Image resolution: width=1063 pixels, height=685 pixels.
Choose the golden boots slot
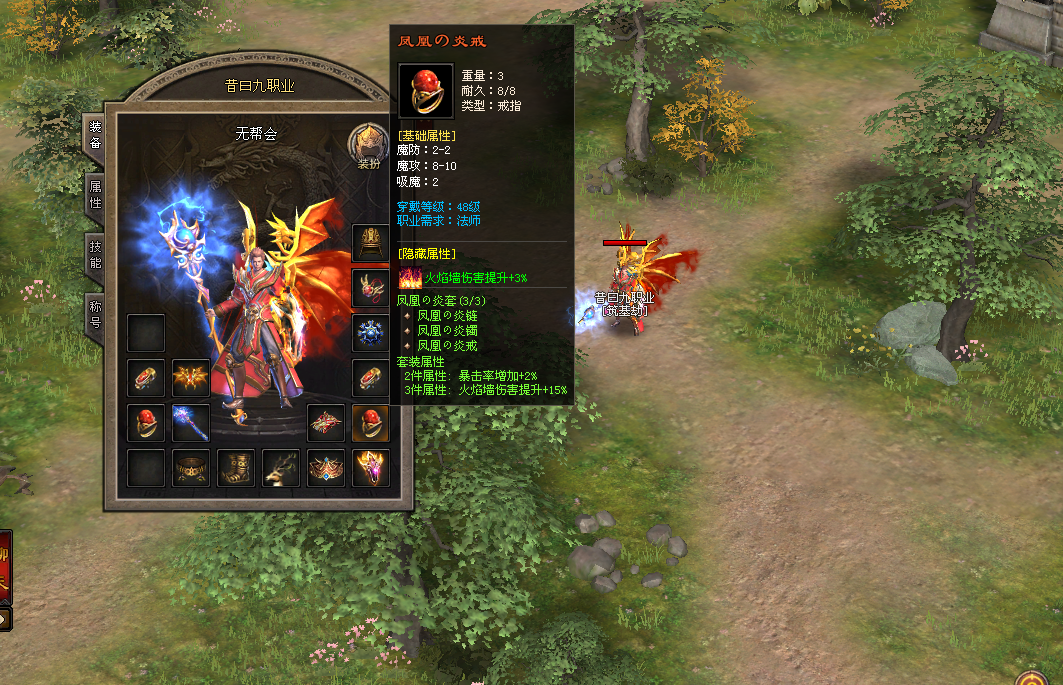(236, 468)
